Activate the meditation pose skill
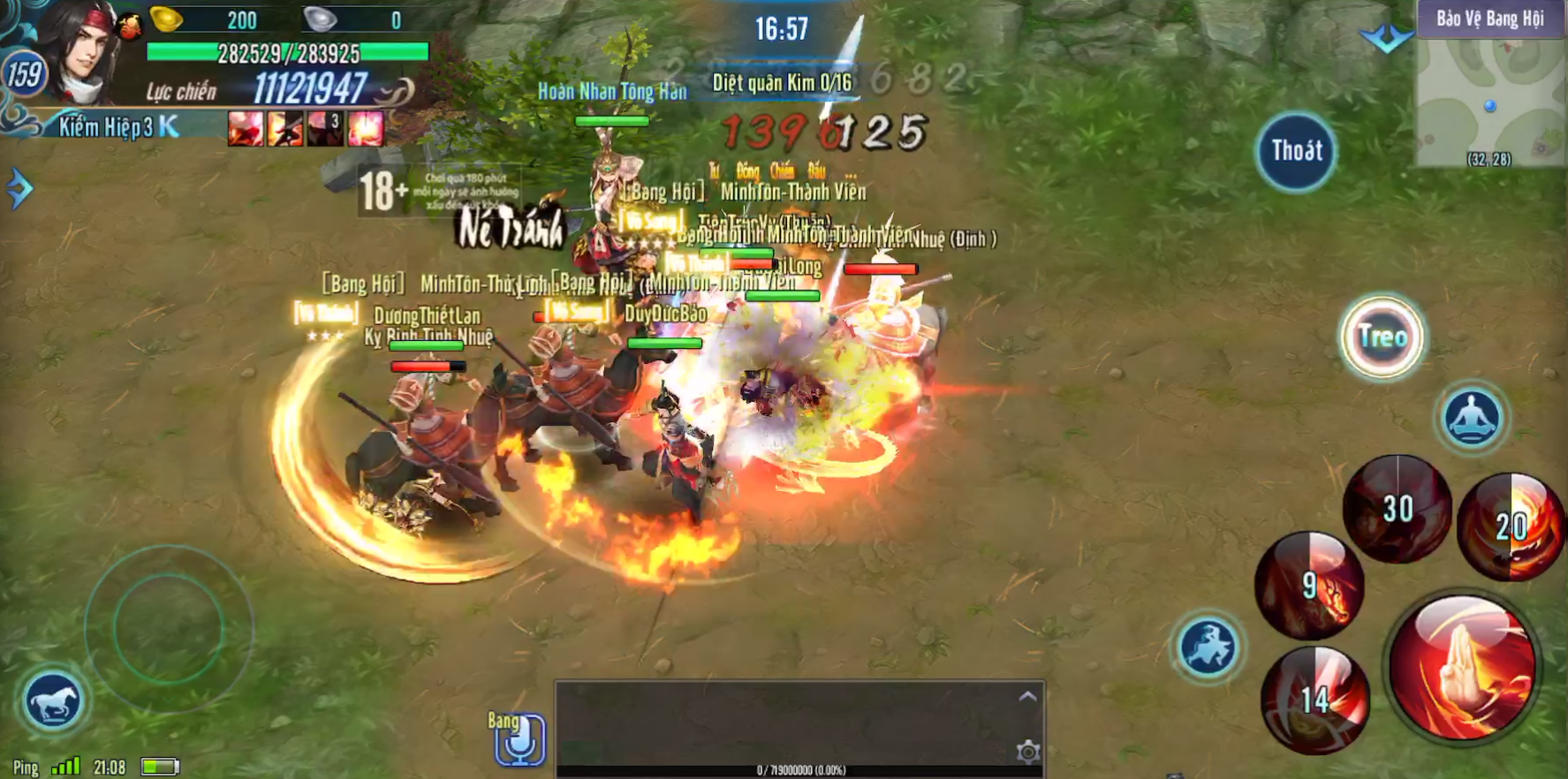 [1471, 417]
